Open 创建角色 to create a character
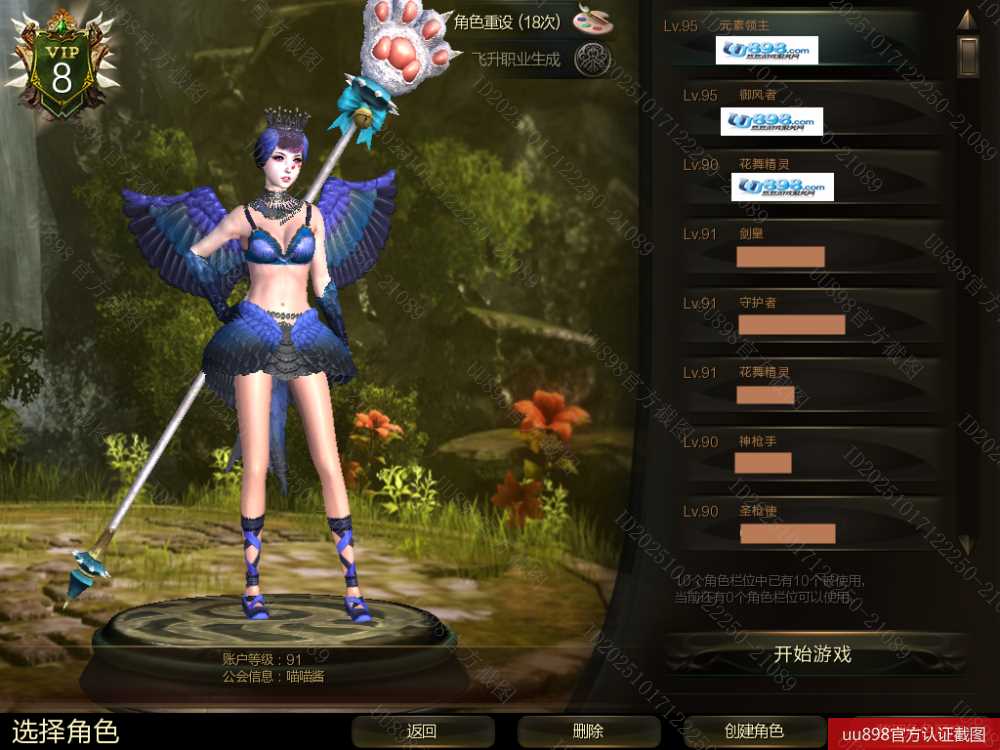This screenshot has width=1000, height=750. pyautogui.click(x=753, y=731)
